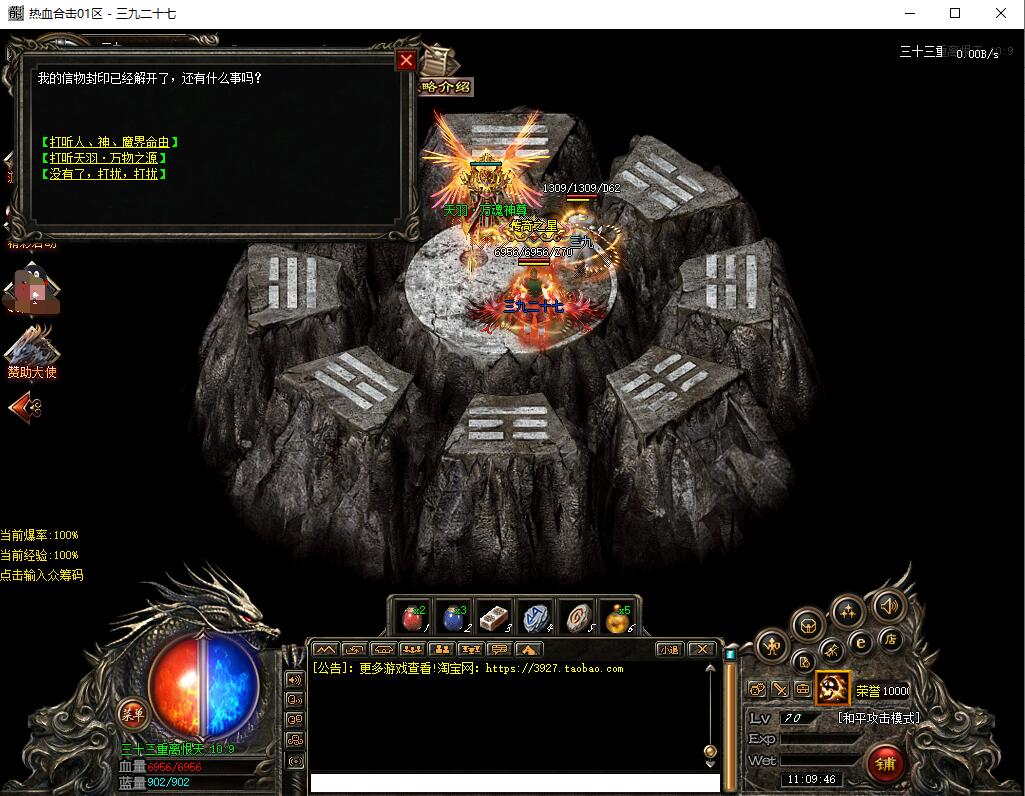Click 点击输入众筹码 text link
Screen dimensions: 1025x796
coord(42,575)
